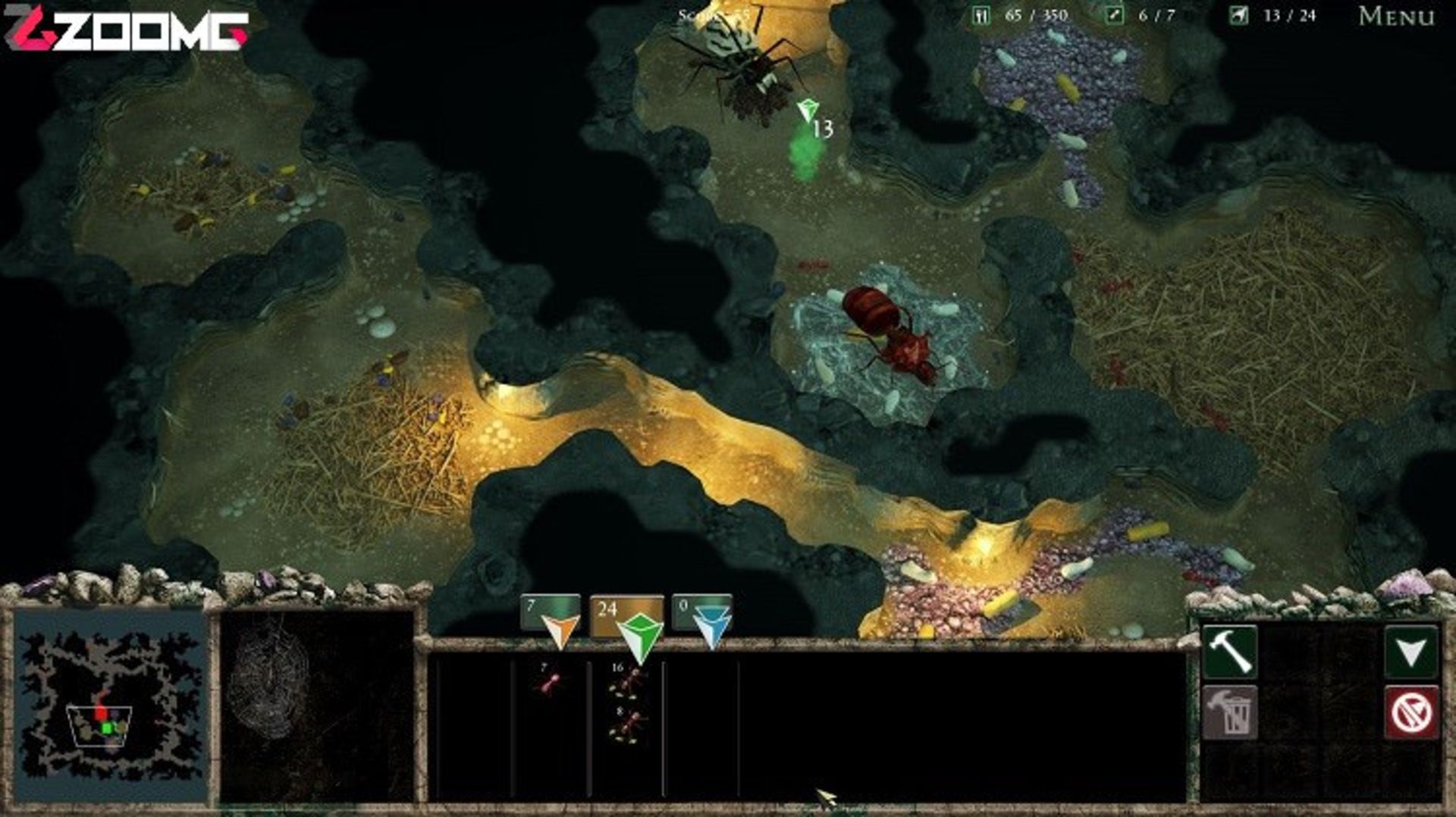
Task: Select the green pheromone group marker
Action: (639, 635)
